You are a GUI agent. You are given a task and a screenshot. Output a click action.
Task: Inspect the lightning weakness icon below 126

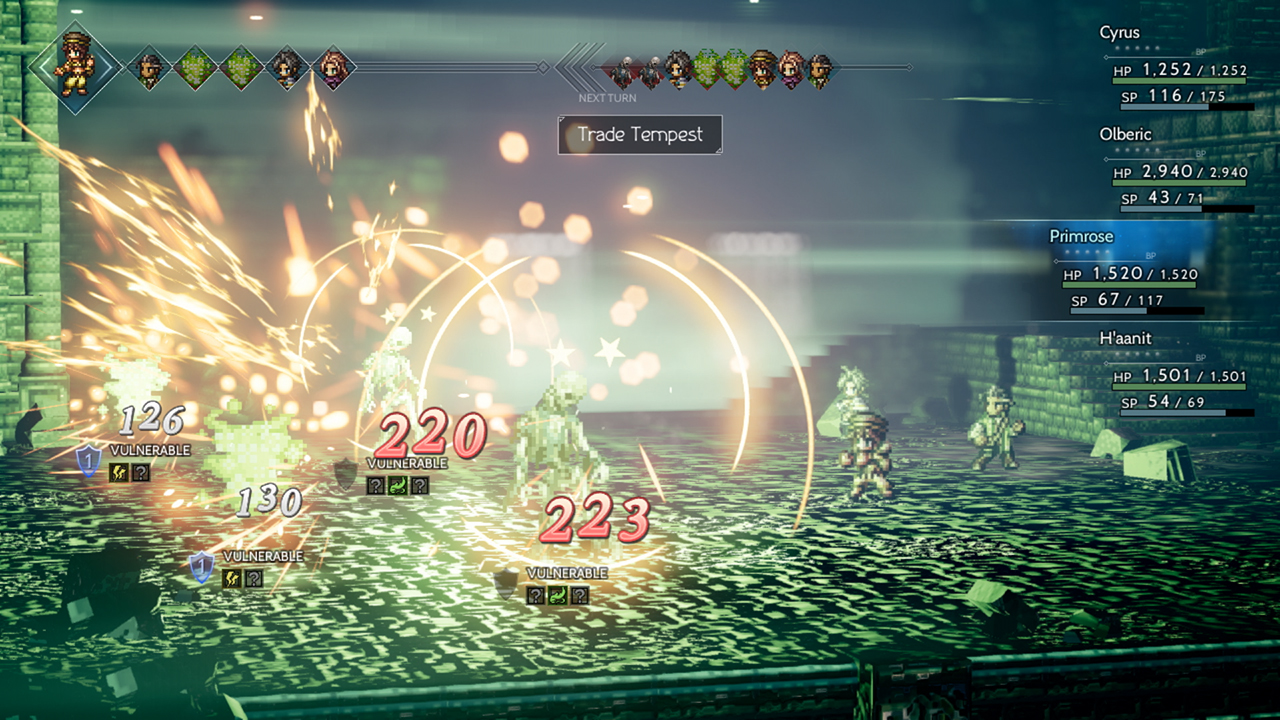pos(119,472)
